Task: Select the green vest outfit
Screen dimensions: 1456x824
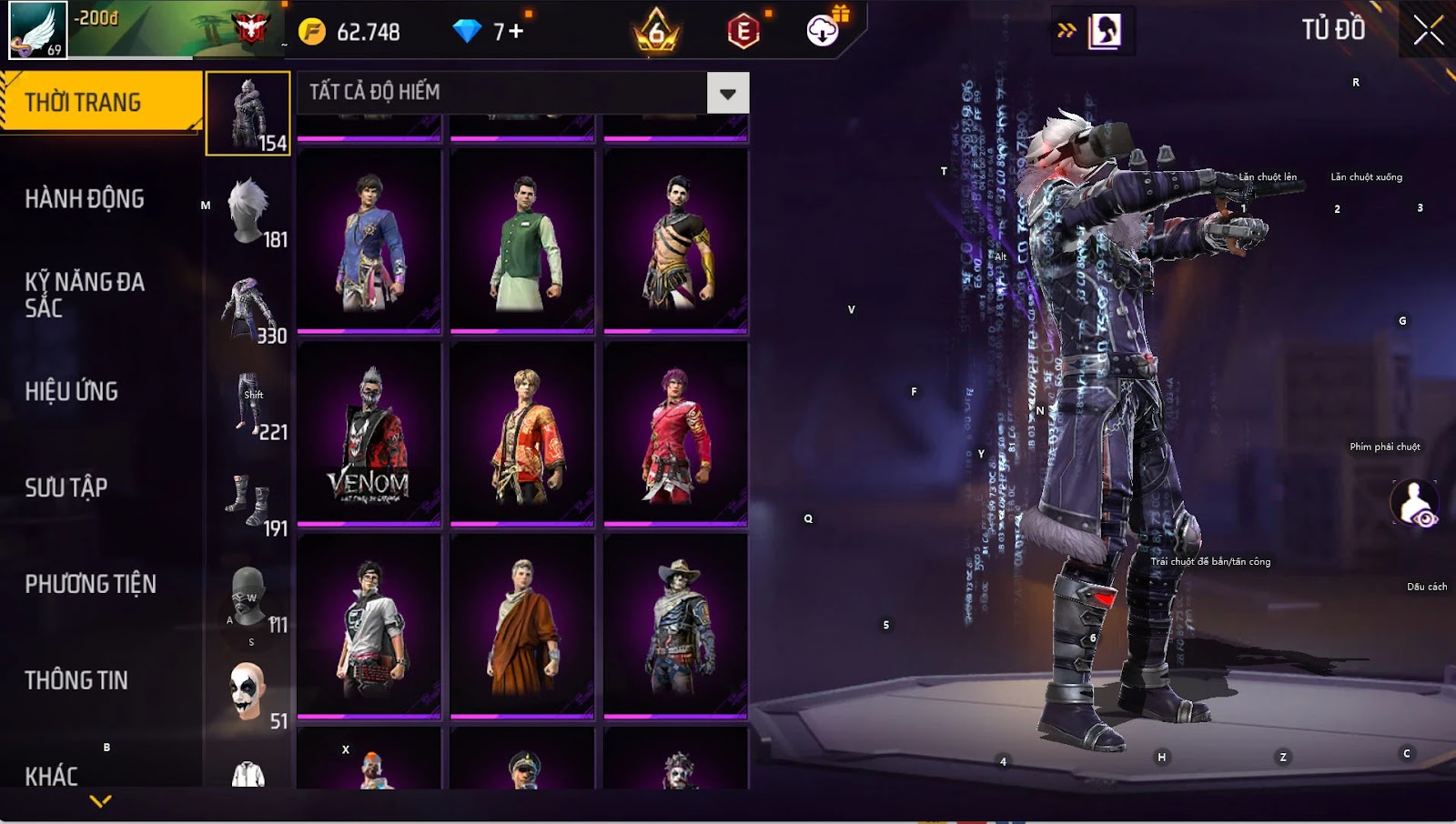Action: click(x=522, y=241)
